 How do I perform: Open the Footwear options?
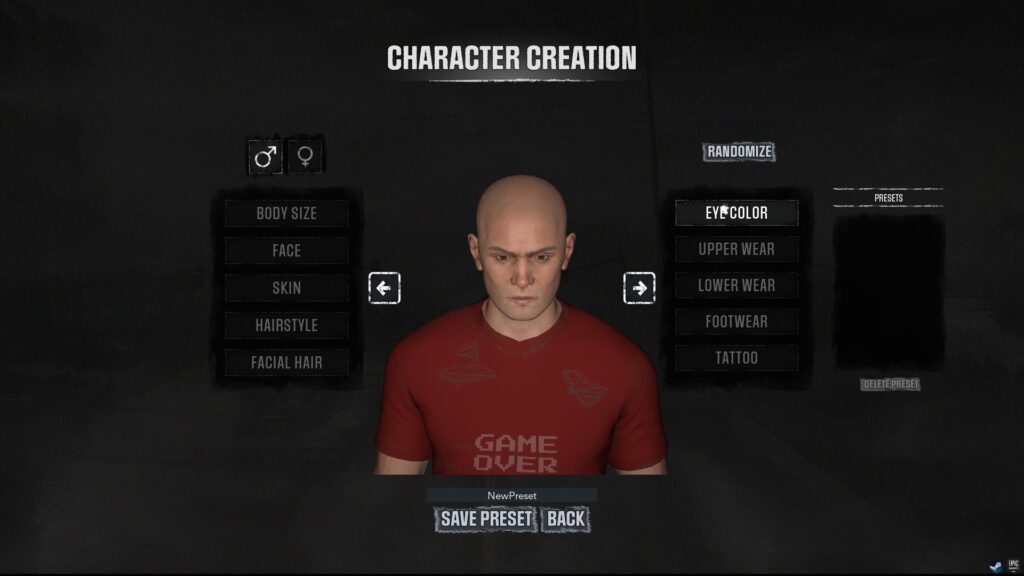tap(737, 322)
